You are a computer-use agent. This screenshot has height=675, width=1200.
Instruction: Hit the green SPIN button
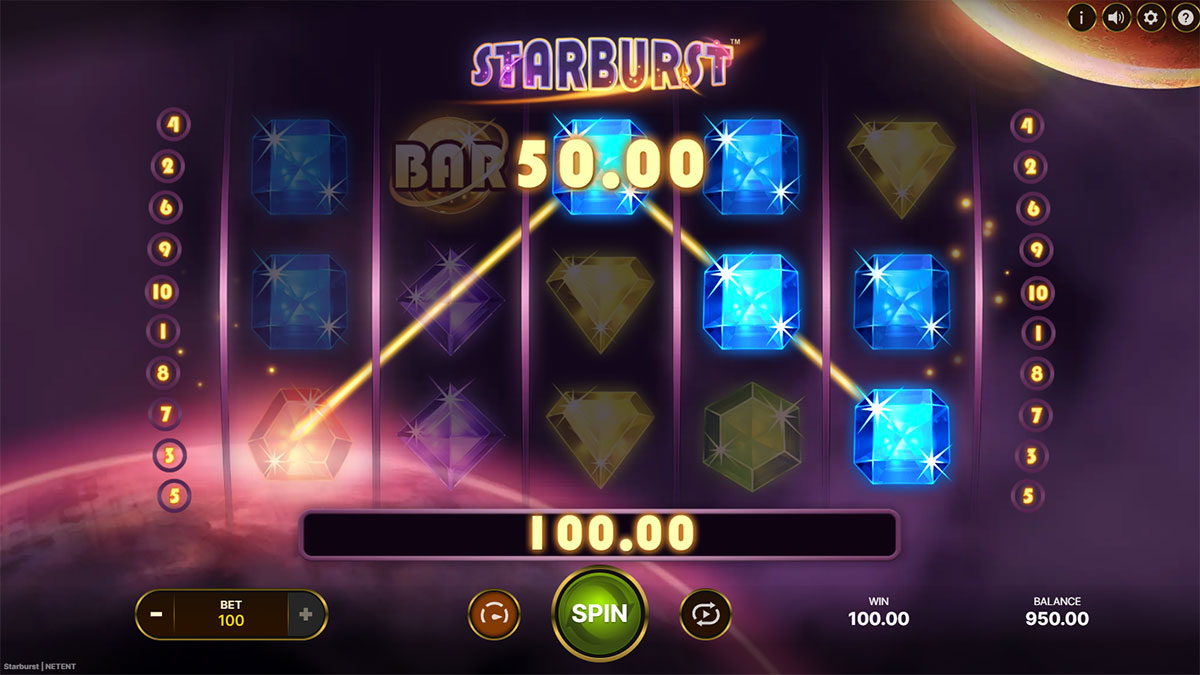pyautogui.click(x=600, y=613)
